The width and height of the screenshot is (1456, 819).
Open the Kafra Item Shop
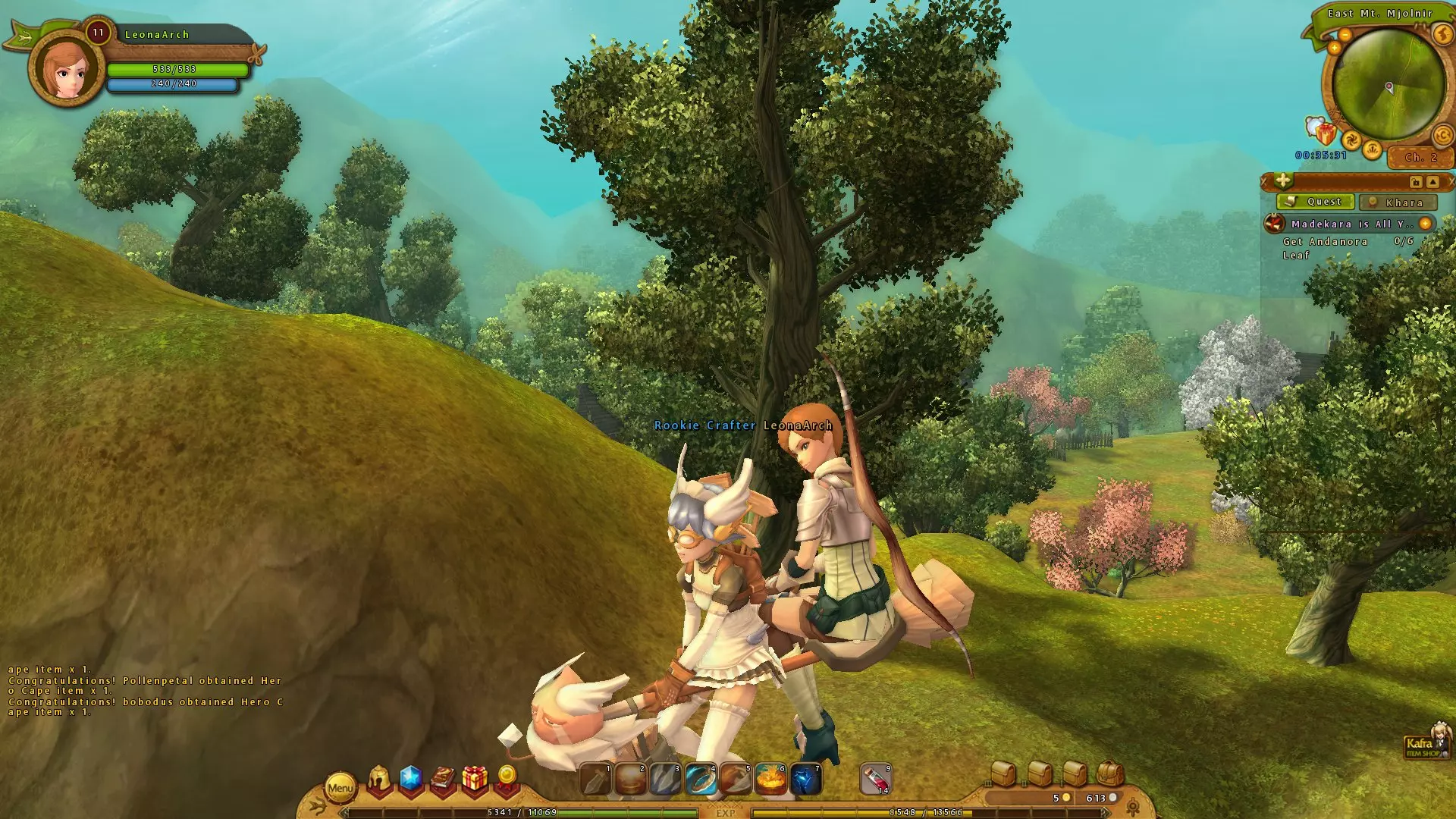[x=1425, y=742]
